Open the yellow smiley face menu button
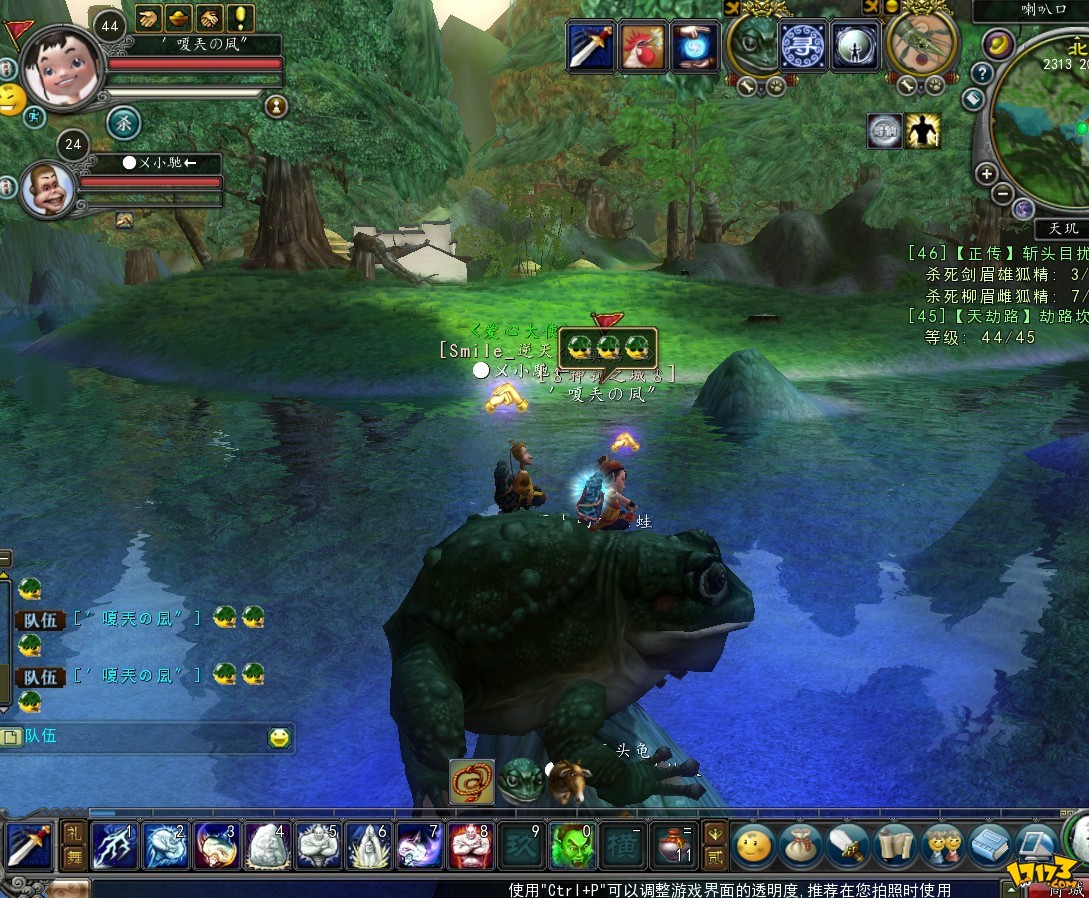This screenshot has width=1089, height=898. 754,846
